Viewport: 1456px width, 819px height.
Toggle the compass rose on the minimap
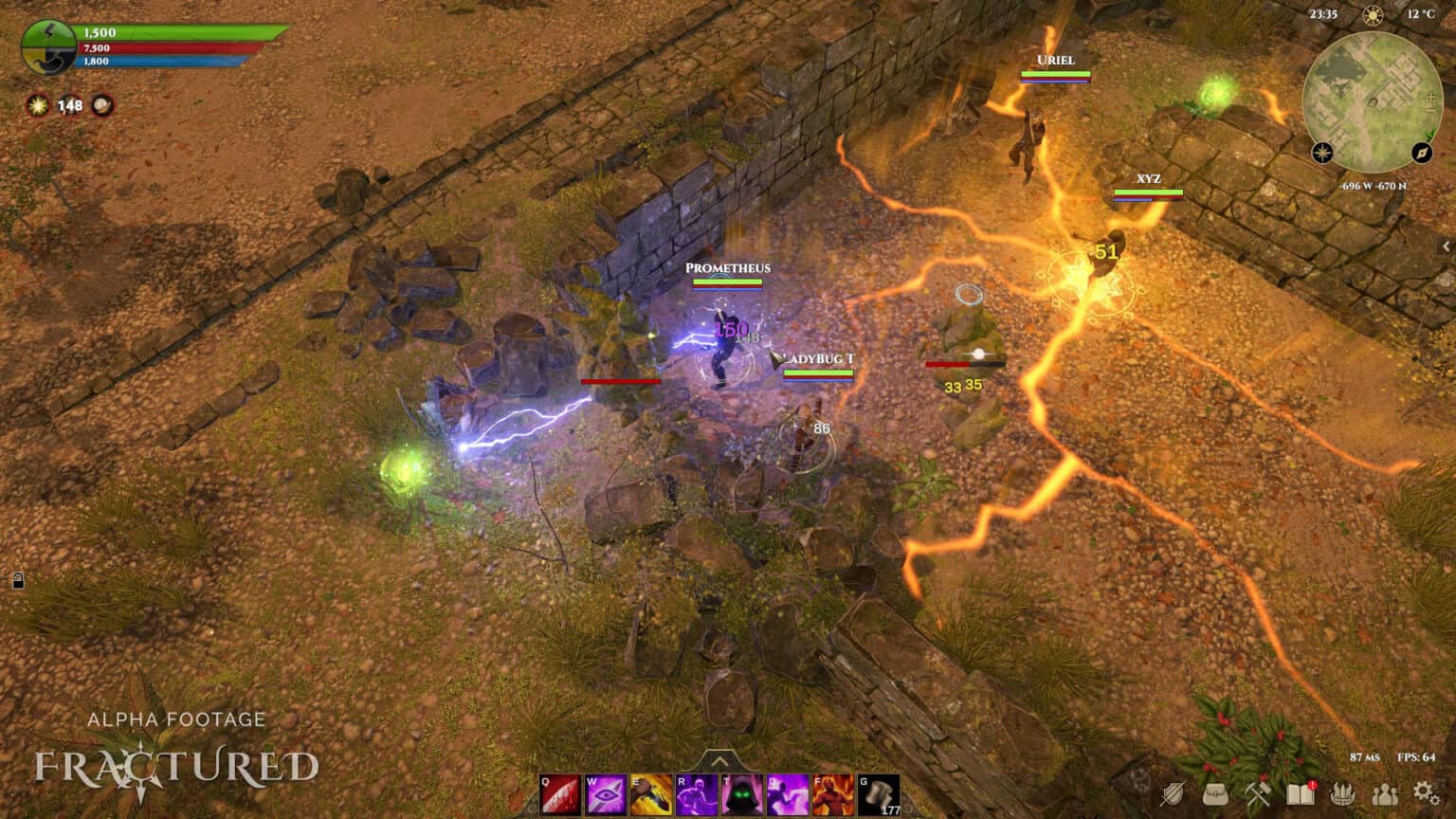1321,153
